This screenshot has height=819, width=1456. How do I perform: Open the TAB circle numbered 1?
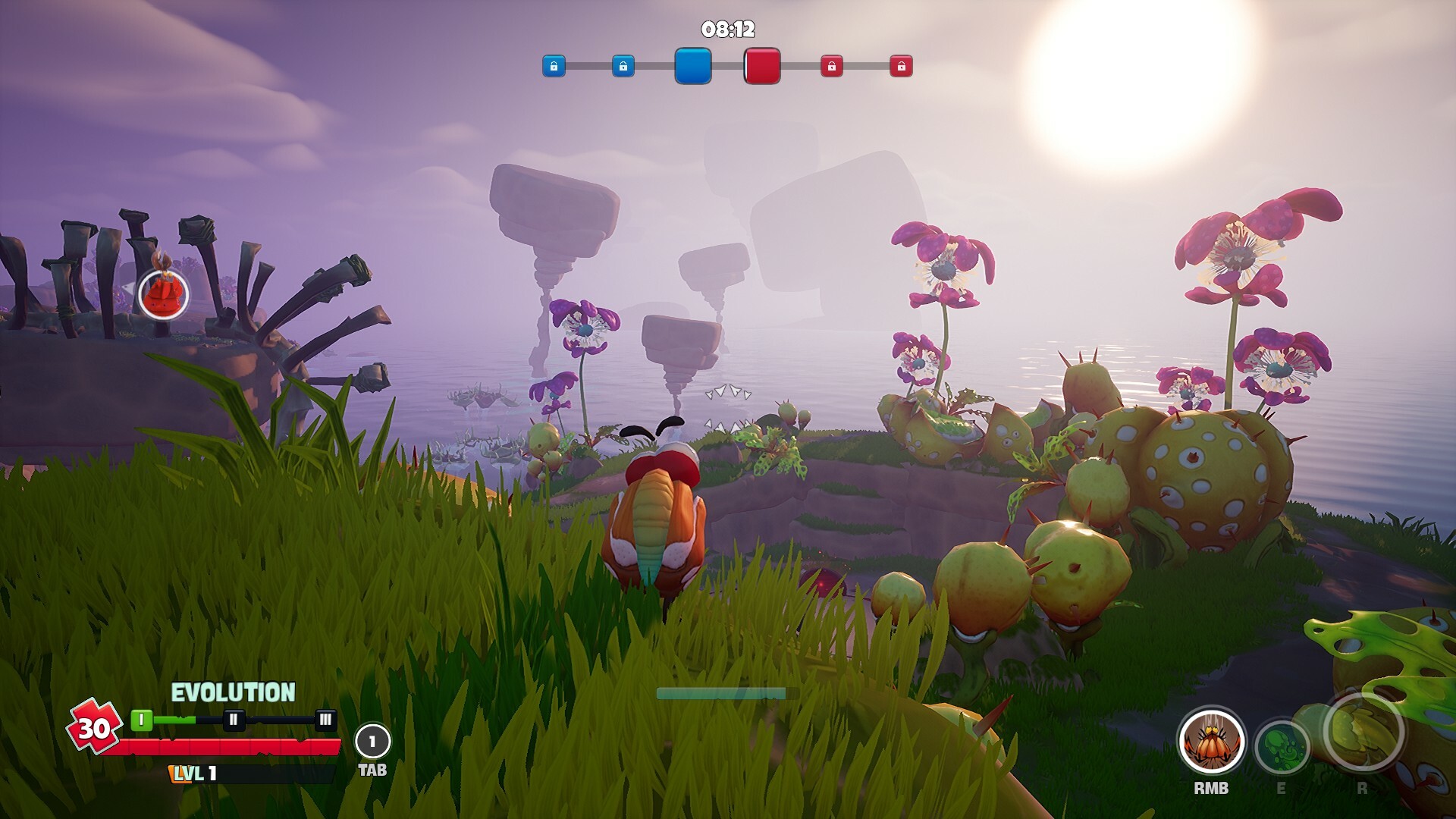(x=372, y=742)
